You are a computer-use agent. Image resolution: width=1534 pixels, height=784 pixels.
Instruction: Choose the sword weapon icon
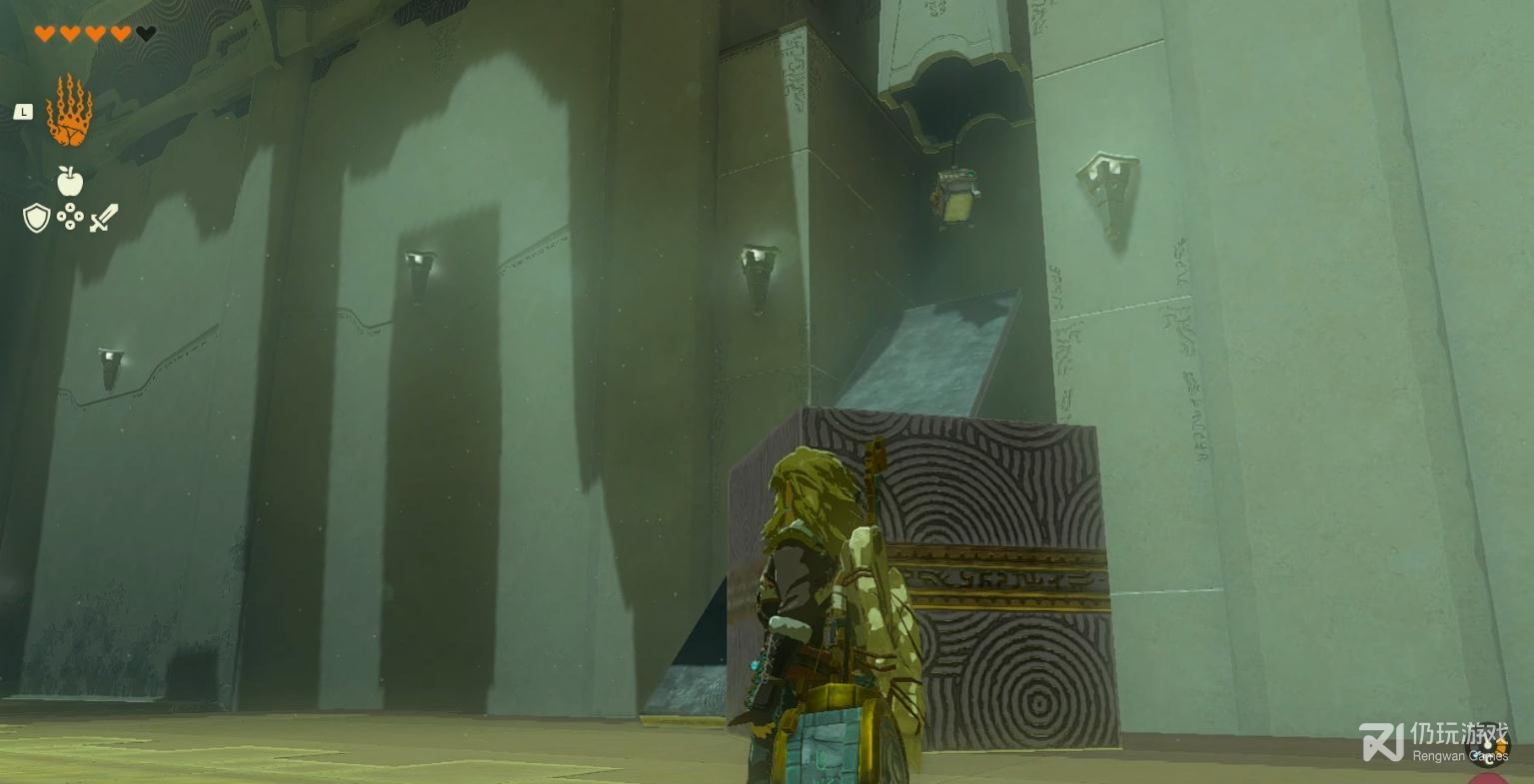[x=103, y=218]
